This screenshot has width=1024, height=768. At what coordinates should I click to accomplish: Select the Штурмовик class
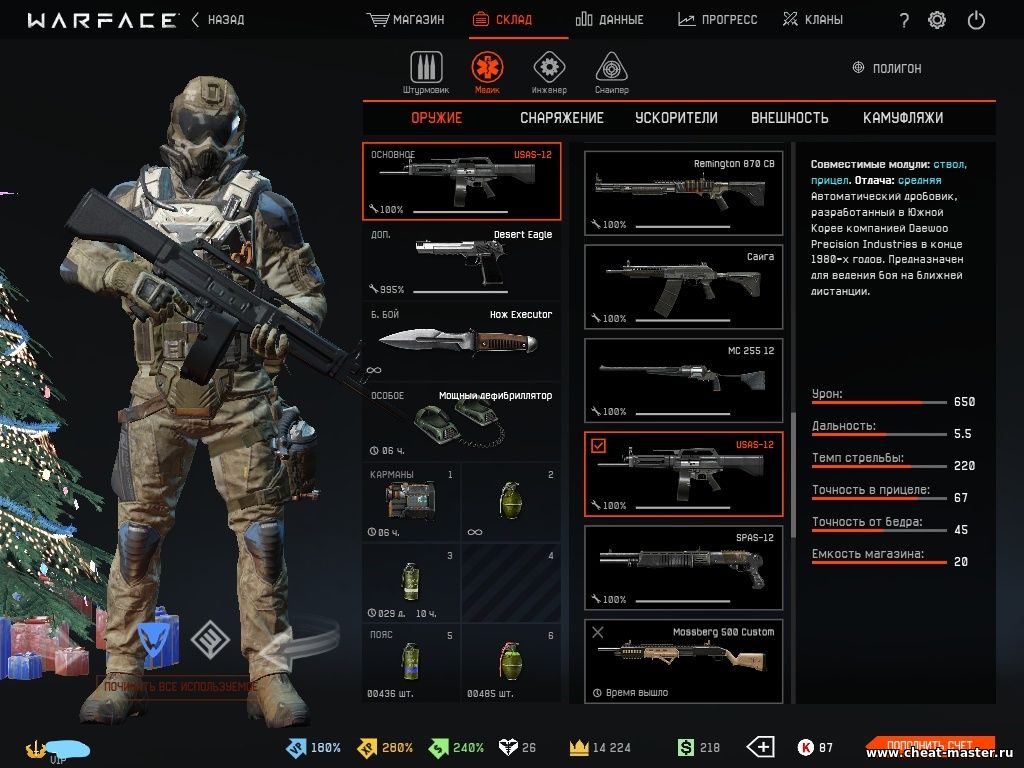(426, 72)
